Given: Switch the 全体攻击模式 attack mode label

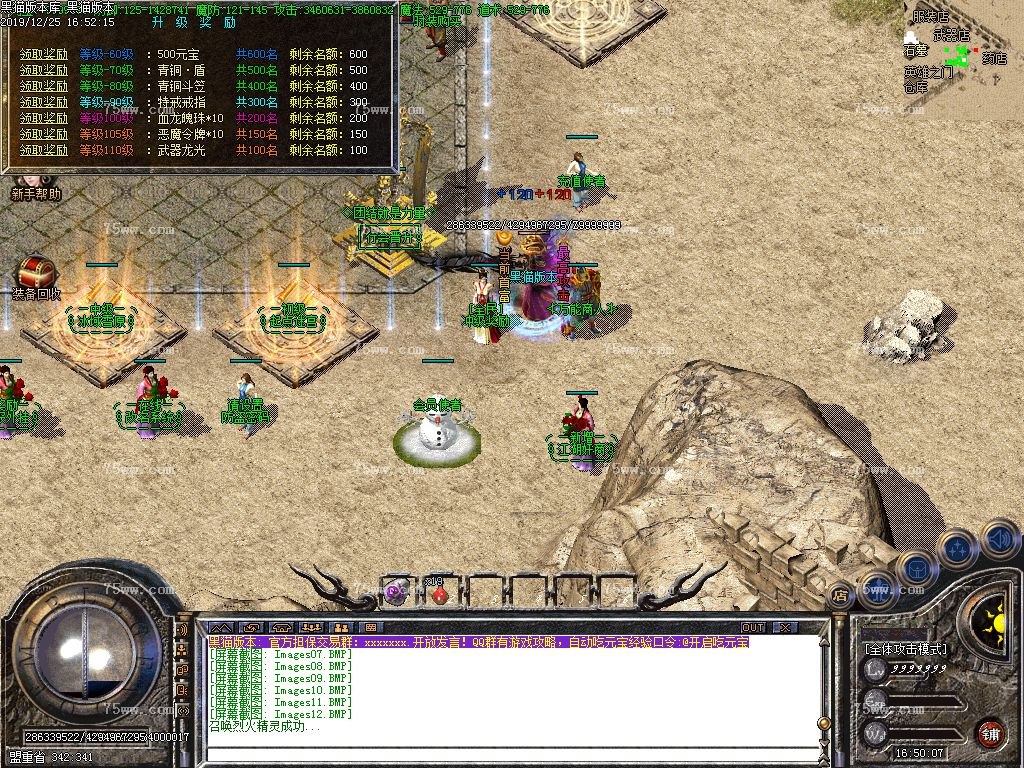Looking at the screenshot, I should point(905,649).
